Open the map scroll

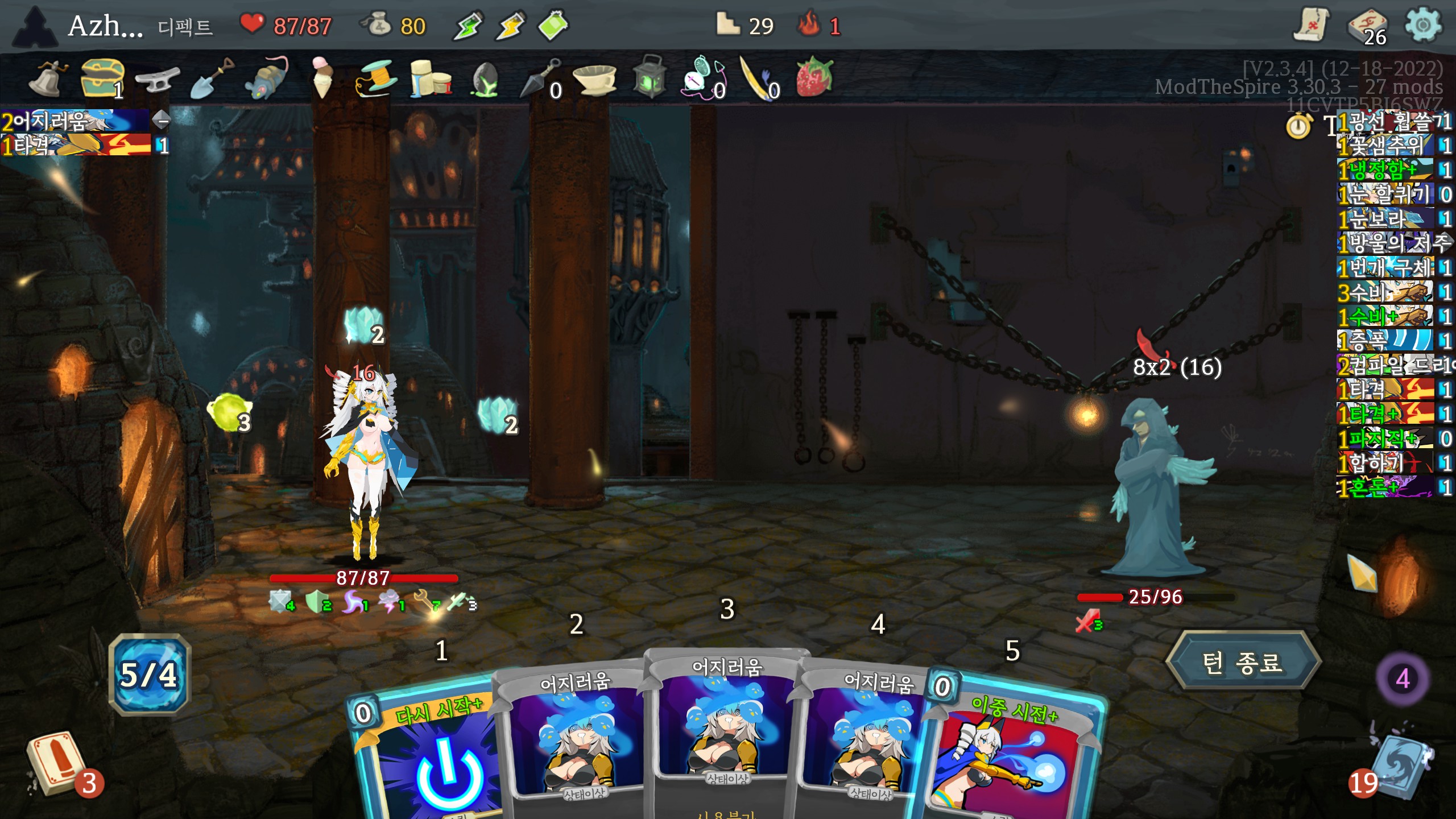click(1311, 25)
